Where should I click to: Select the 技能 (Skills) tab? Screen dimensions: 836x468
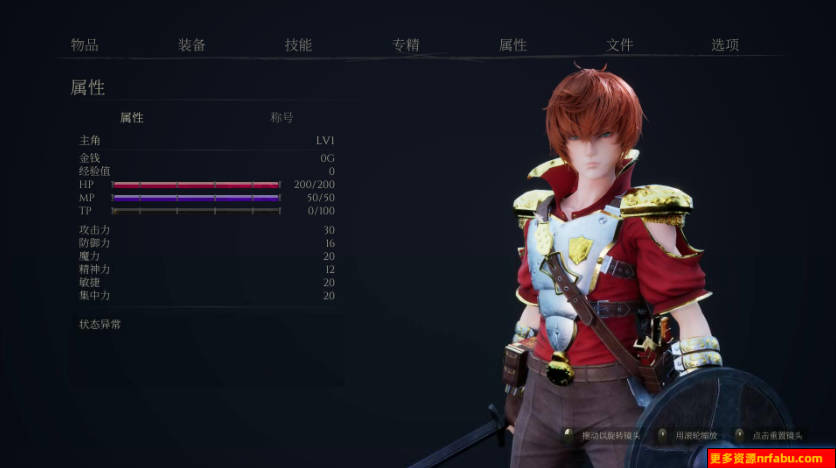(298, 45)
